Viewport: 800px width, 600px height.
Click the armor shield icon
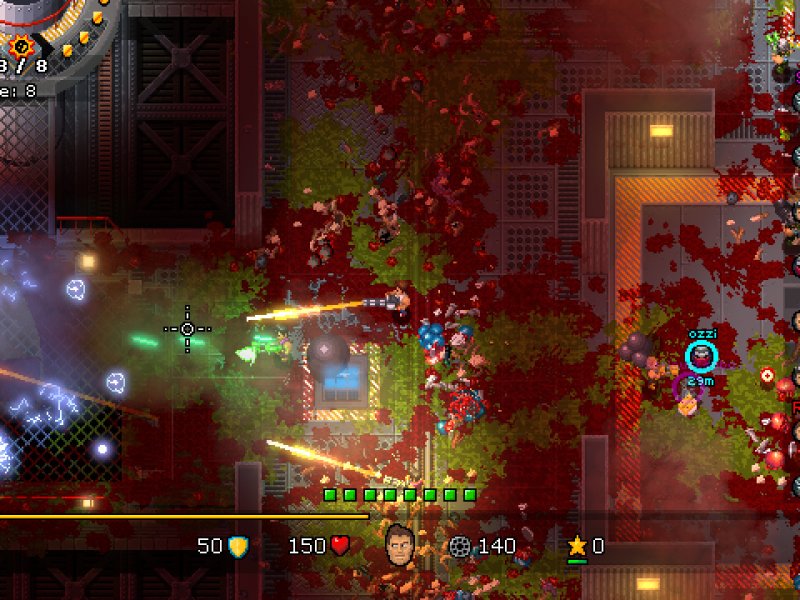(238, 546)
